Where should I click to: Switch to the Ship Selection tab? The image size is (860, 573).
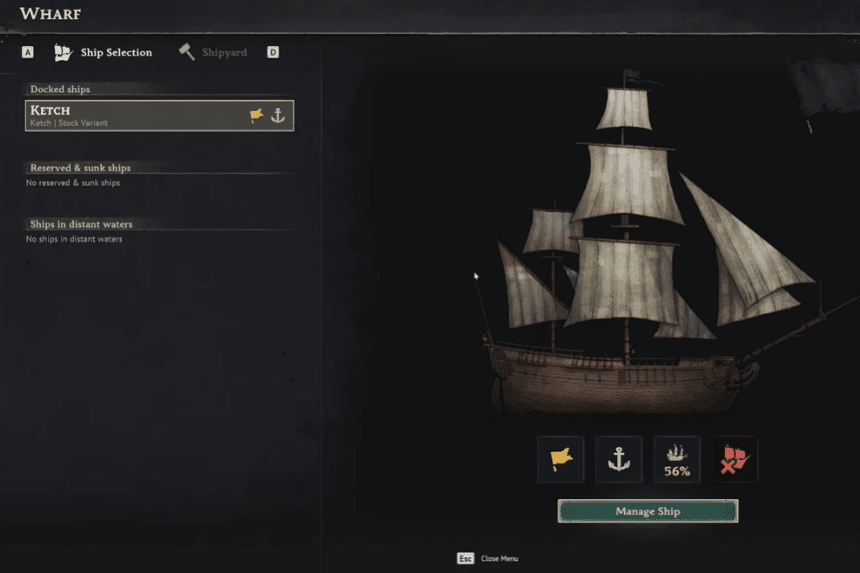(104, 53)
